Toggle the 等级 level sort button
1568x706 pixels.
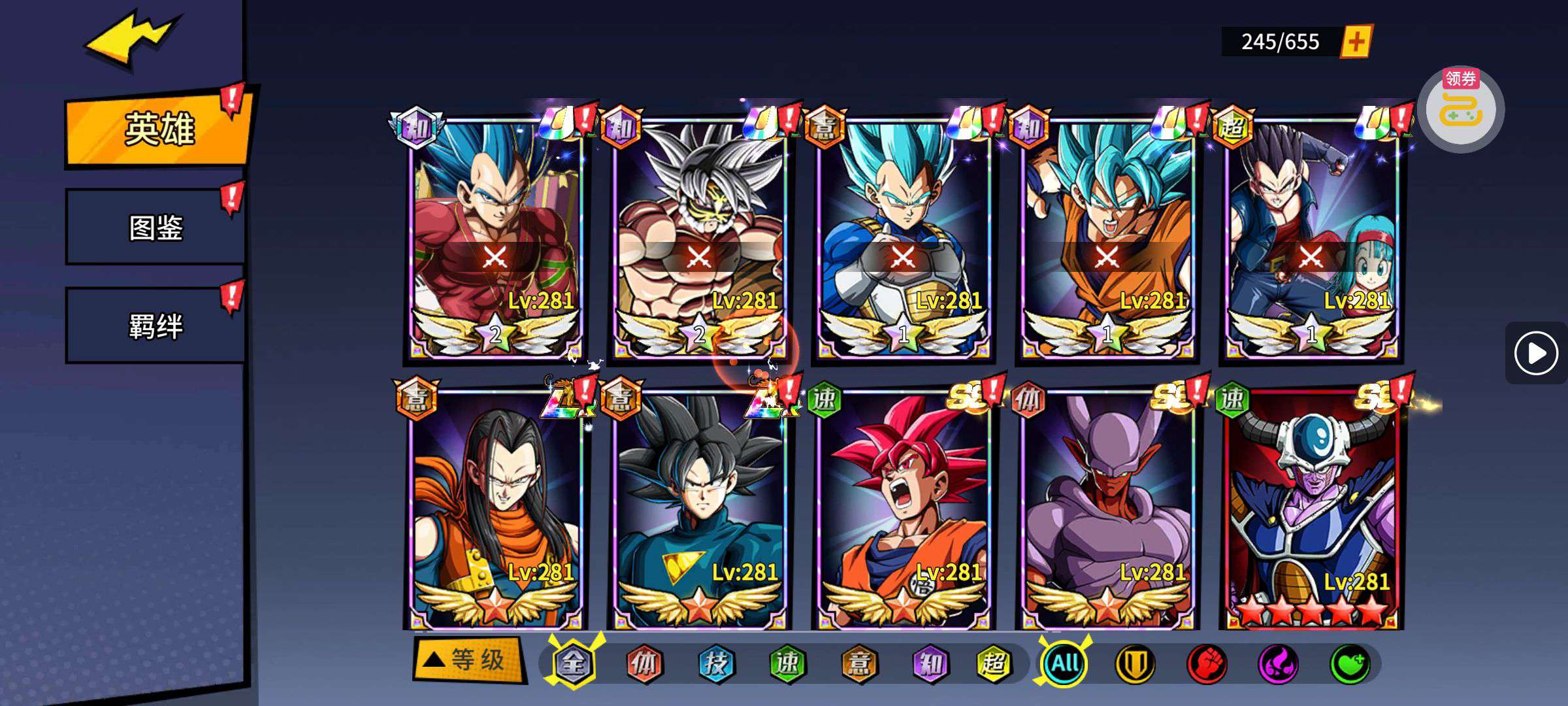click(x=469, y=660)
